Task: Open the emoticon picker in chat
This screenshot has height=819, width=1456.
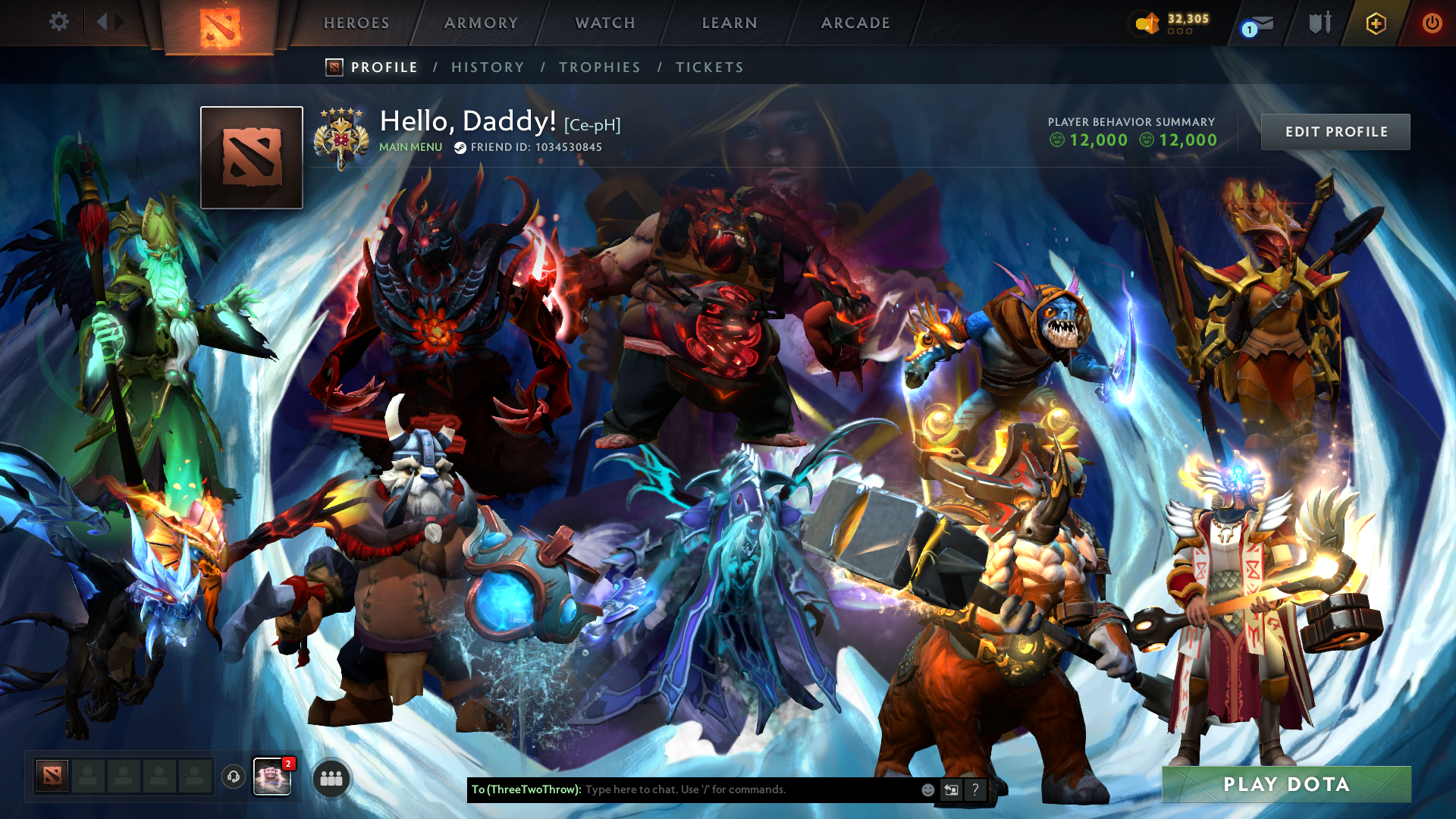Action: pyautogui.click(x=927, y=789)
